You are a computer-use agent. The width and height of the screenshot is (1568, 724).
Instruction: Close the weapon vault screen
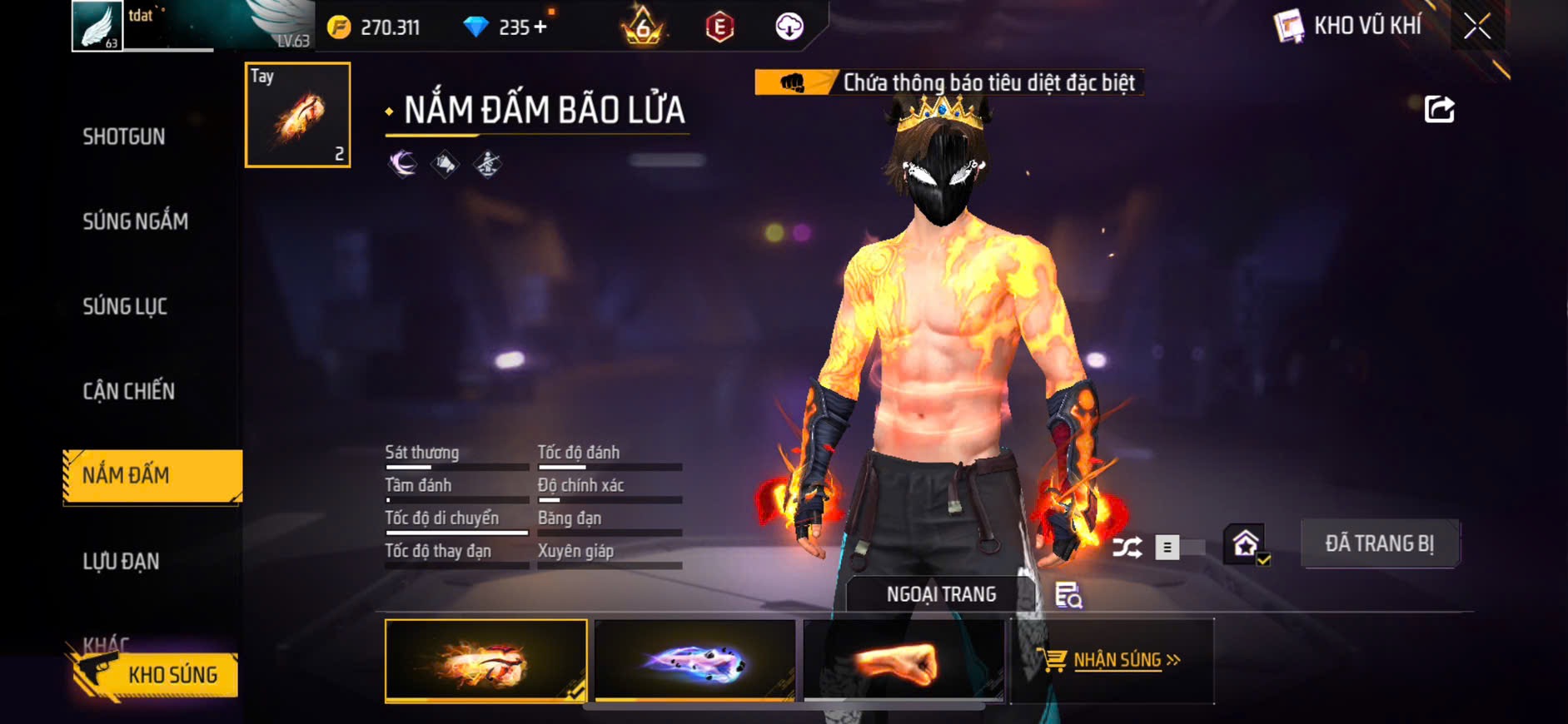(x=1477, y=27)
